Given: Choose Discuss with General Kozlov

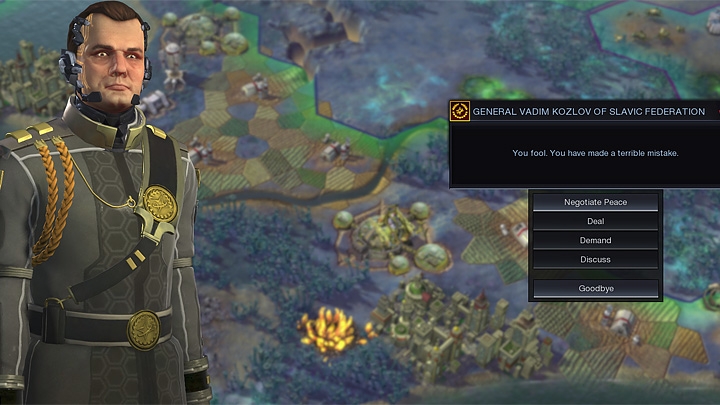Looking at the screenshot, I should point(595,259).
